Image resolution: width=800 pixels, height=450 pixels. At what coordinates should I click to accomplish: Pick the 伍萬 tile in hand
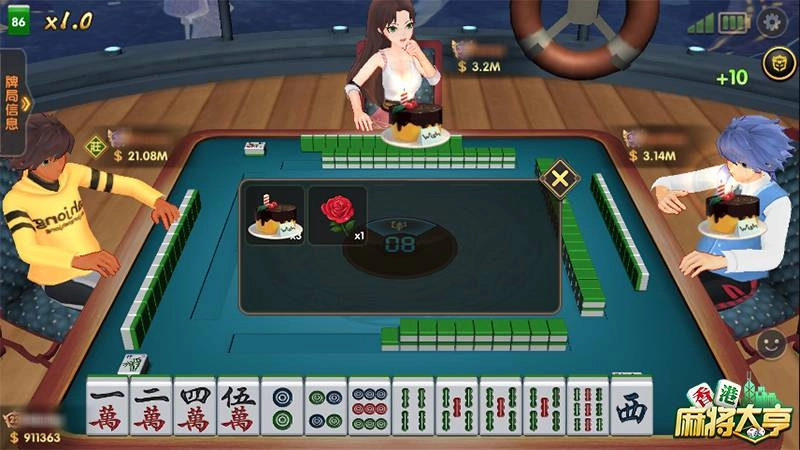point(238,406)
